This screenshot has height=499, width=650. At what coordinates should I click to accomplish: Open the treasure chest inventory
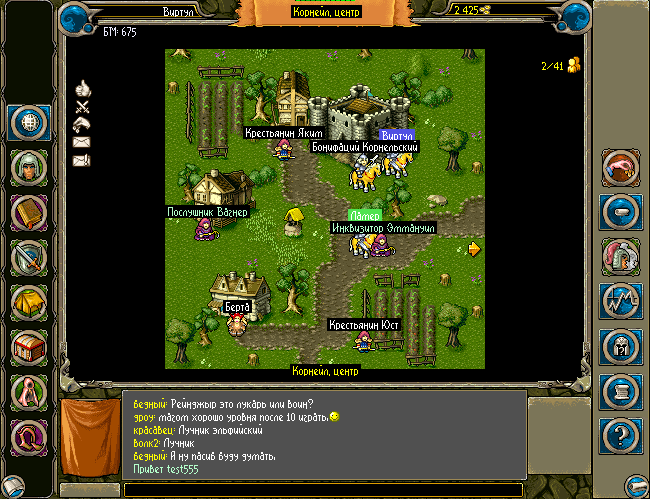coord(30,349)
